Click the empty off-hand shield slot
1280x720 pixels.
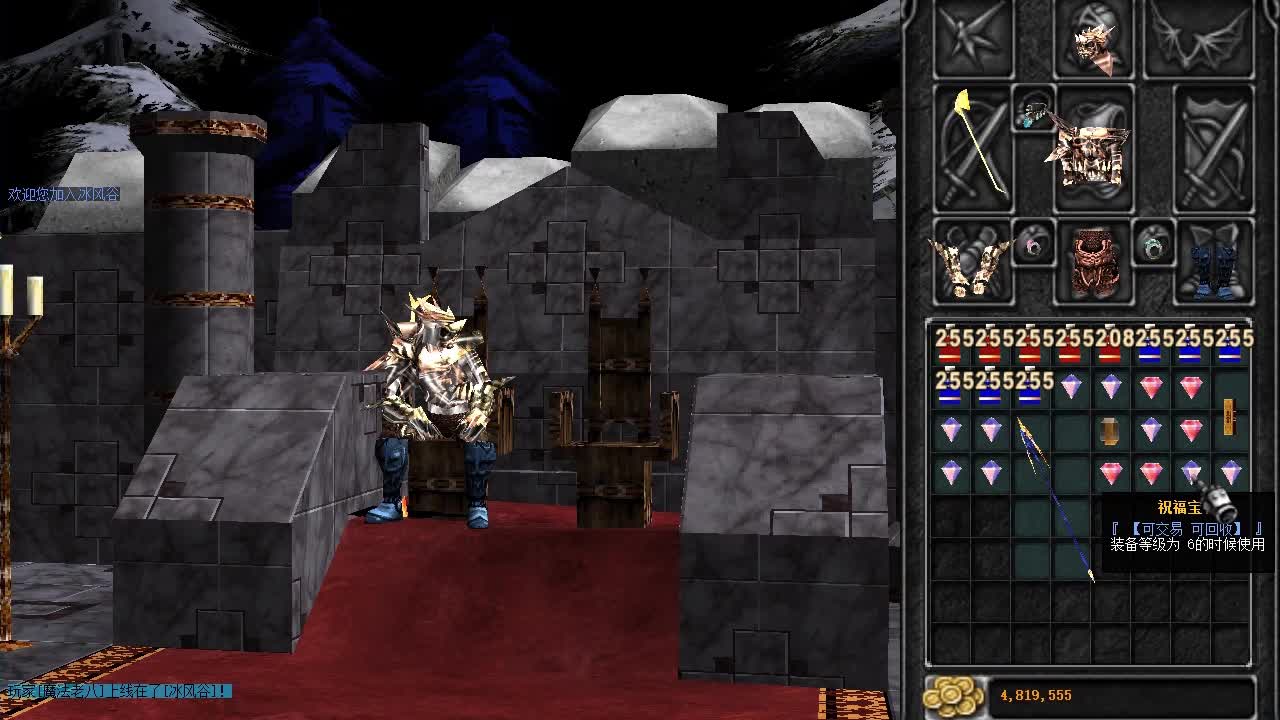coord(1214,148)
